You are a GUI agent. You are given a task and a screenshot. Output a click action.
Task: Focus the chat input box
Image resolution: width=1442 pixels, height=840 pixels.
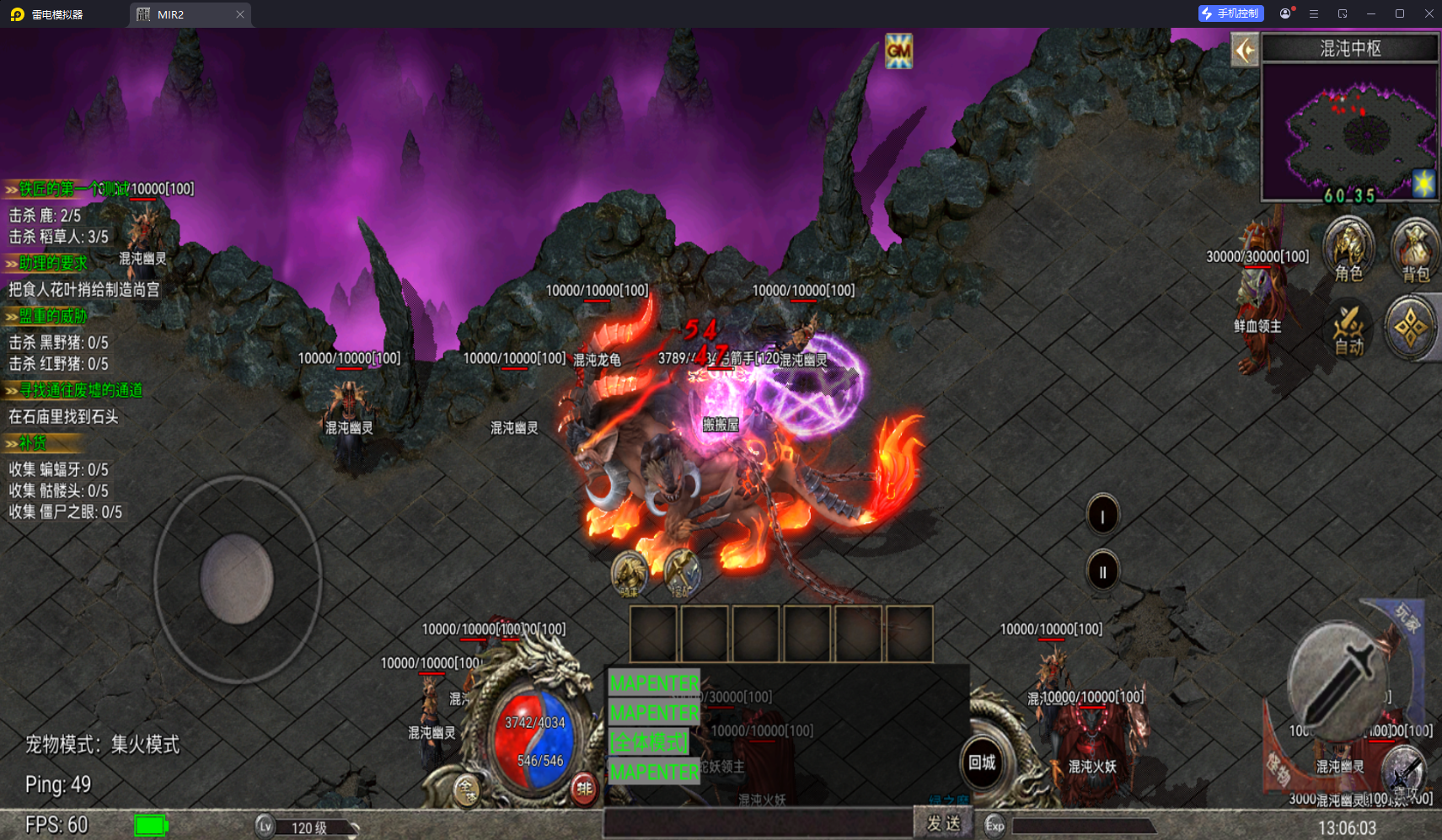[x=759, y=823]
